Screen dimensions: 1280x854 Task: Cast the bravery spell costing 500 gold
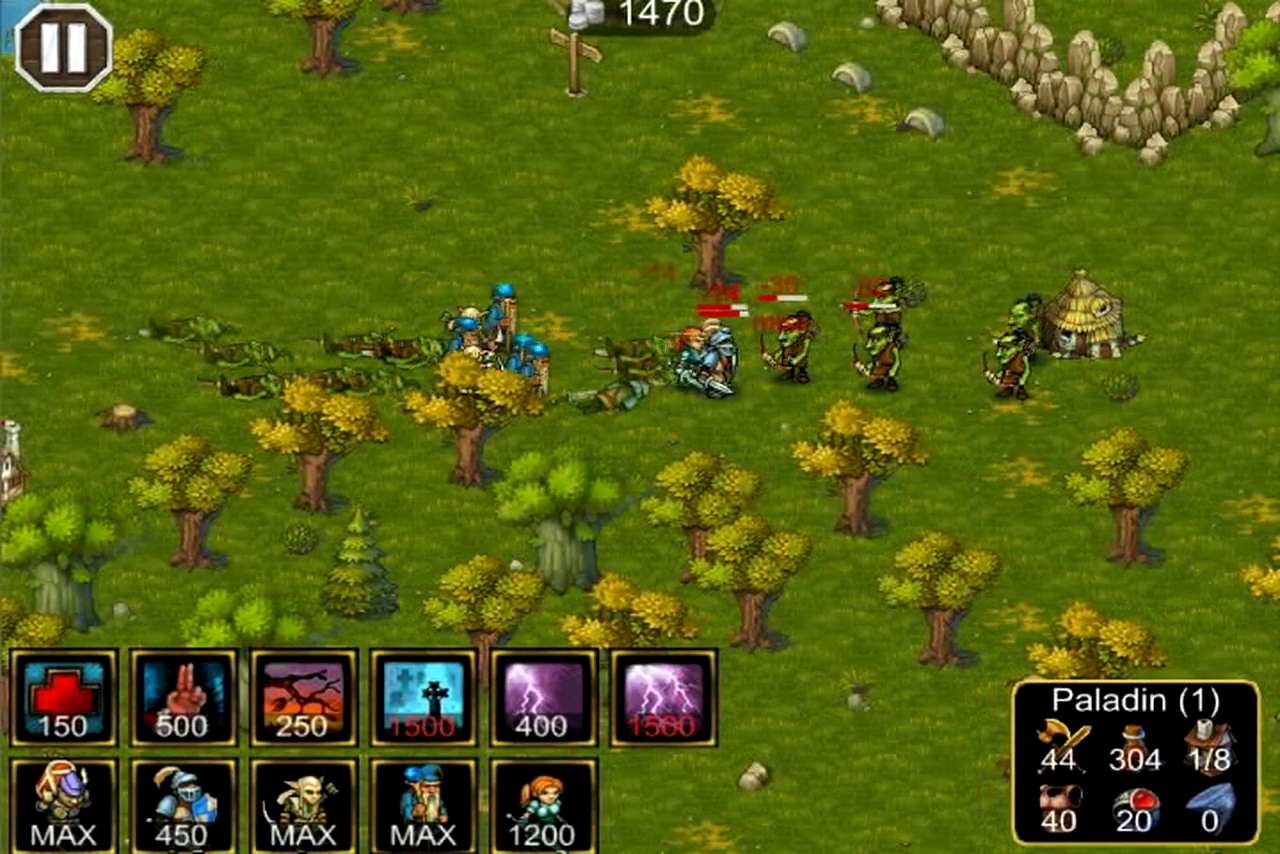coord(184,697)
